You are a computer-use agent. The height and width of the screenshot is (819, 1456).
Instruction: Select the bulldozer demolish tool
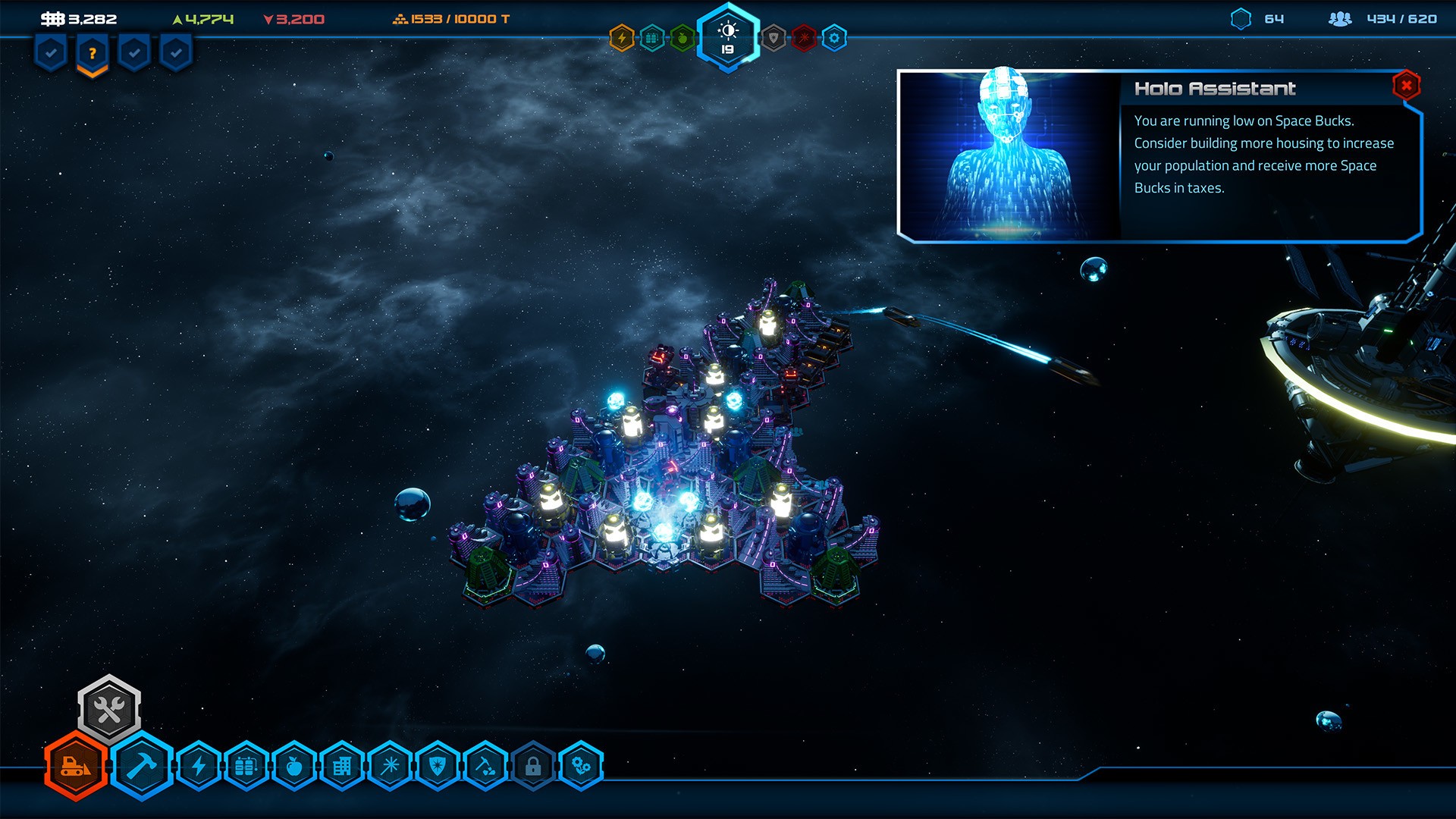tap(76, 767)
